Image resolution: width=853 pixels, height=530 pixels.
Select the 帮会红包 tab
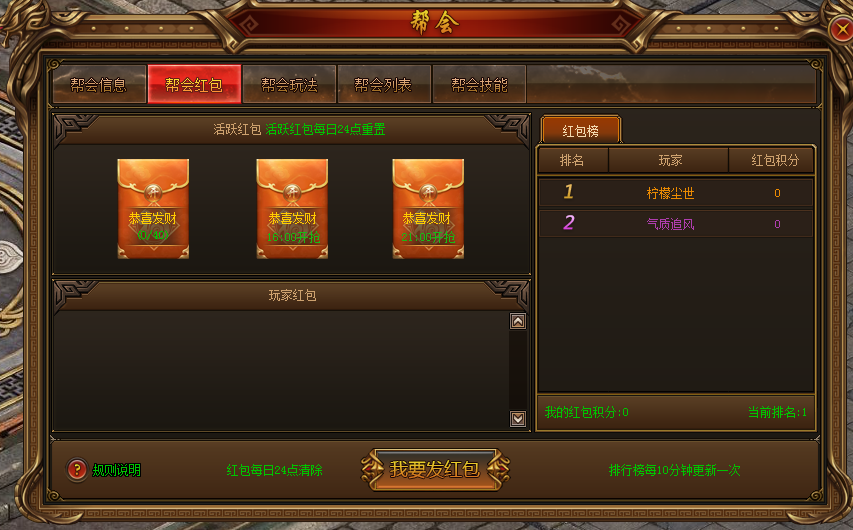194,85
